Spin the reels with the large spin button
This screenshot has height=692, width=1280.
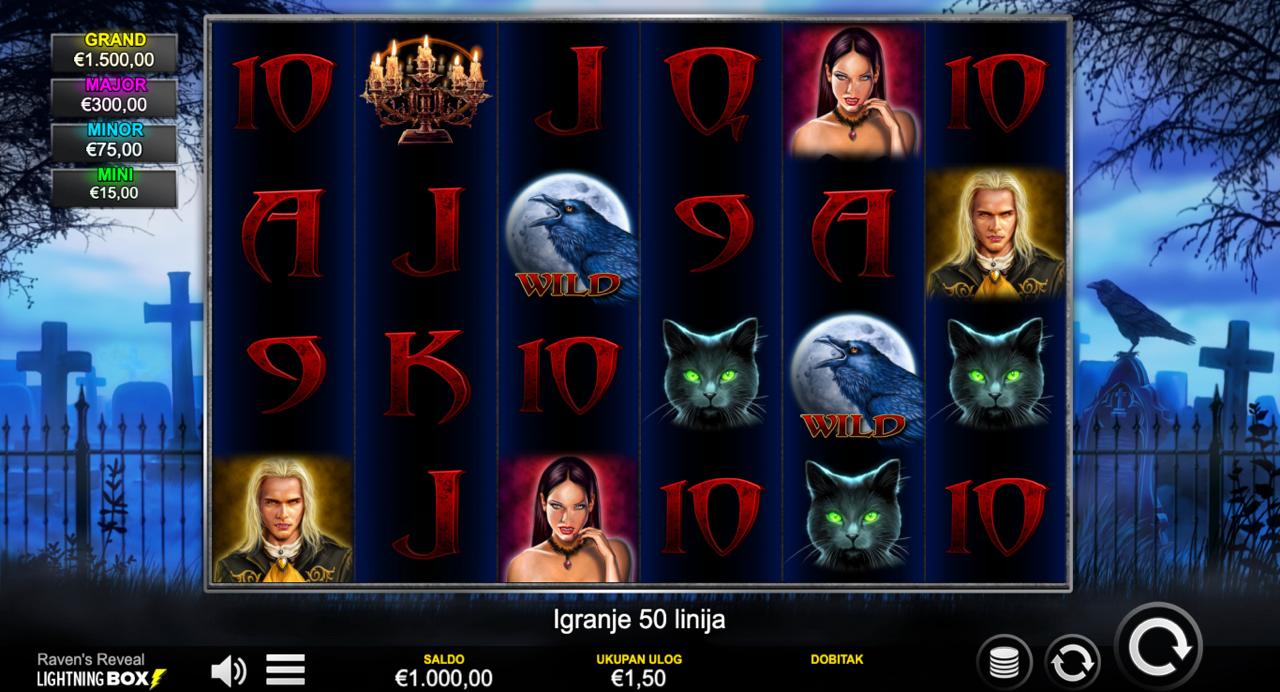click(x=1160, y=647)
